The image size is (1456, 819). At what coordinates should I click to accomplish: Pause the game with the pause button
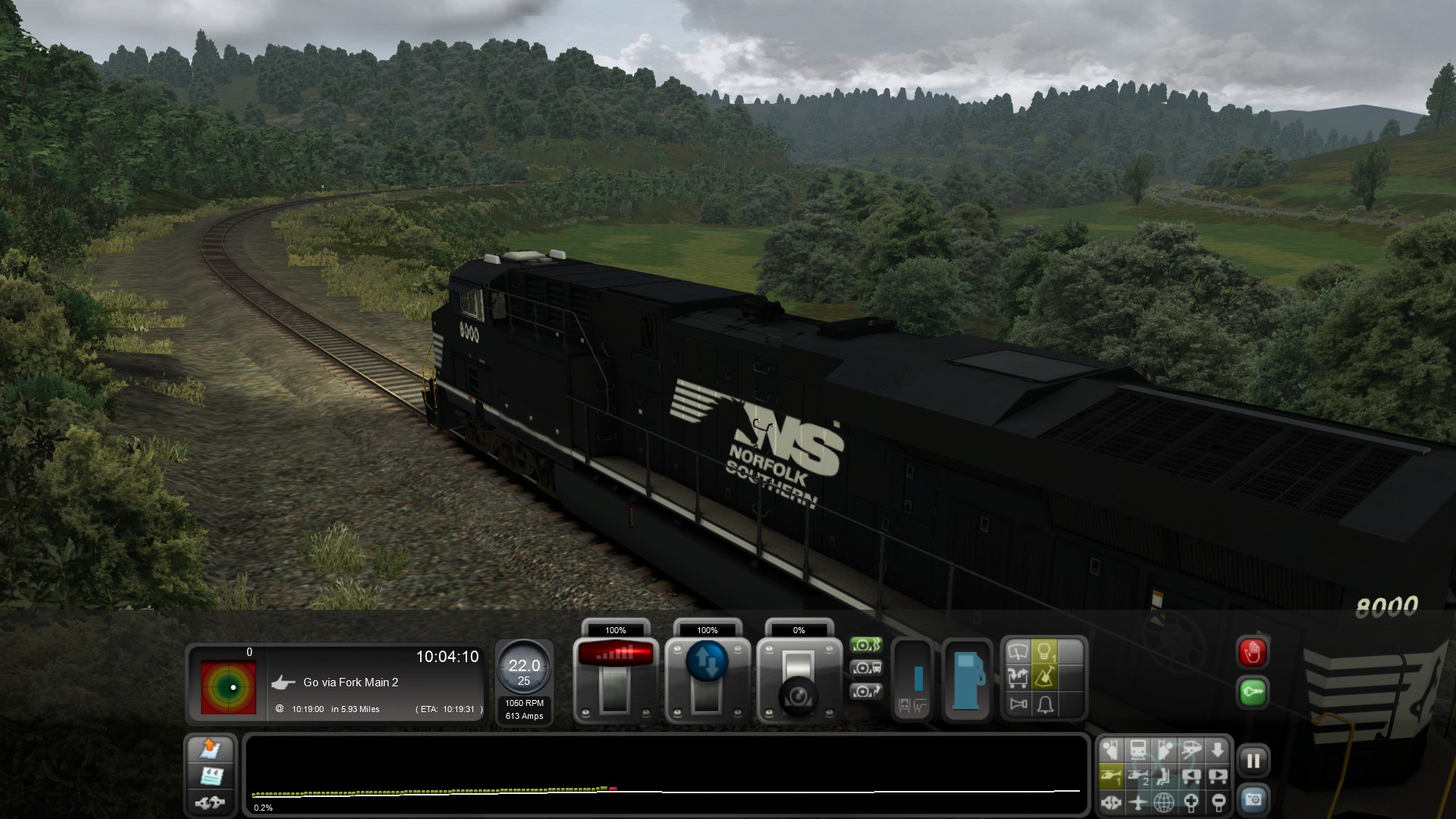coord(1253,761)
